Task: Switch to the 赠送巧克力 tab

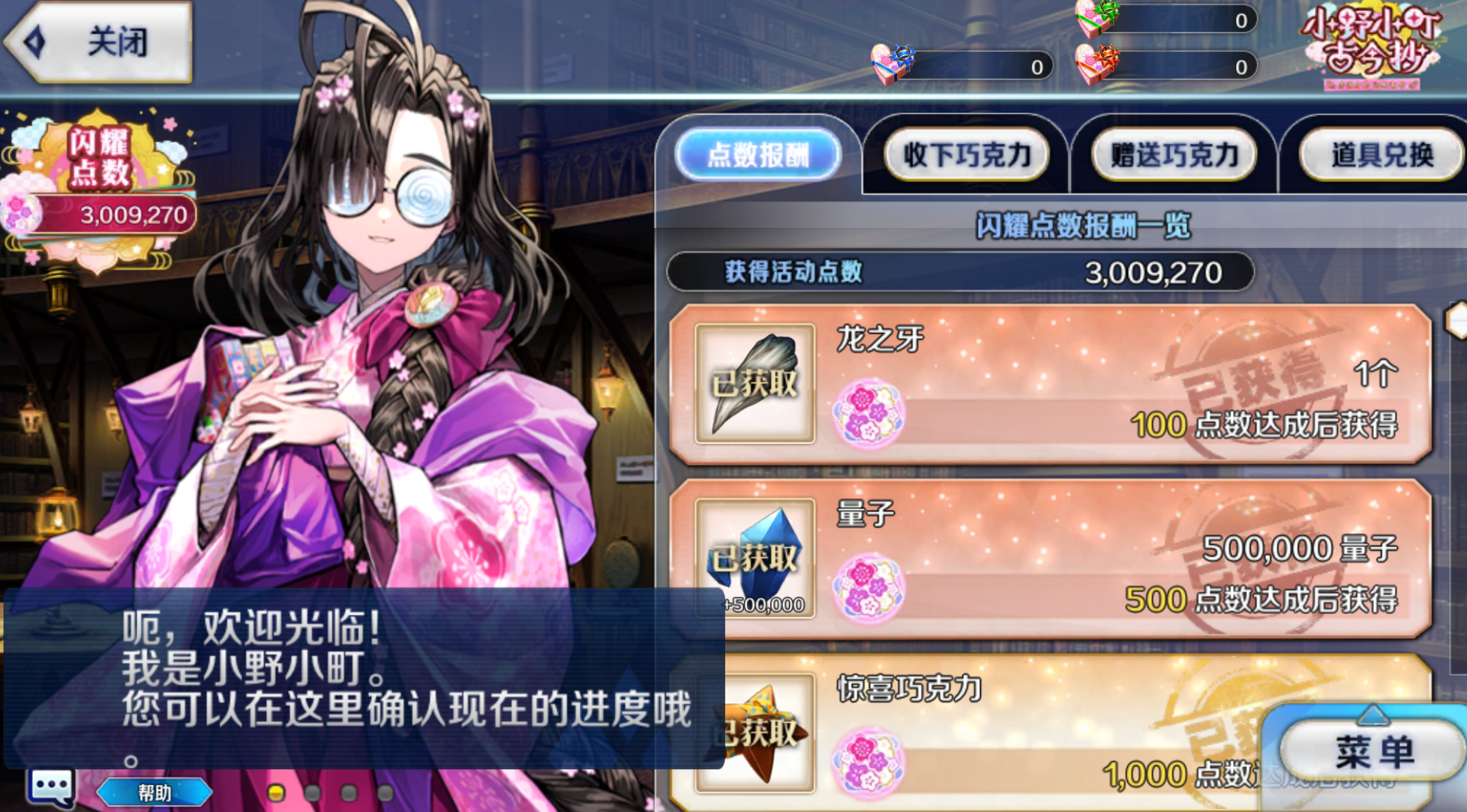Action: [x=1173, y=154]
